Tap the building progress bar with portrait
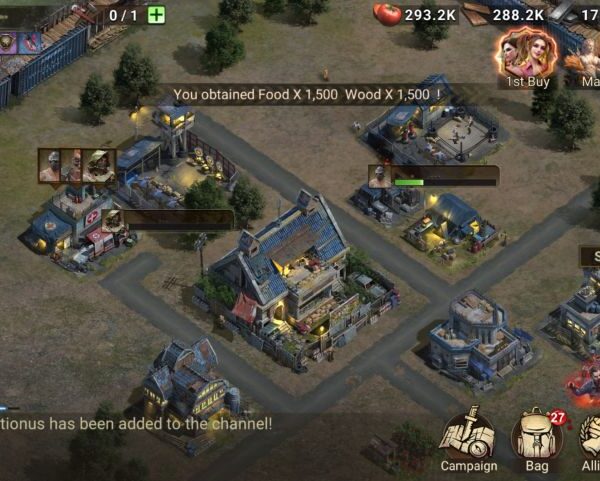 [433, 177]
